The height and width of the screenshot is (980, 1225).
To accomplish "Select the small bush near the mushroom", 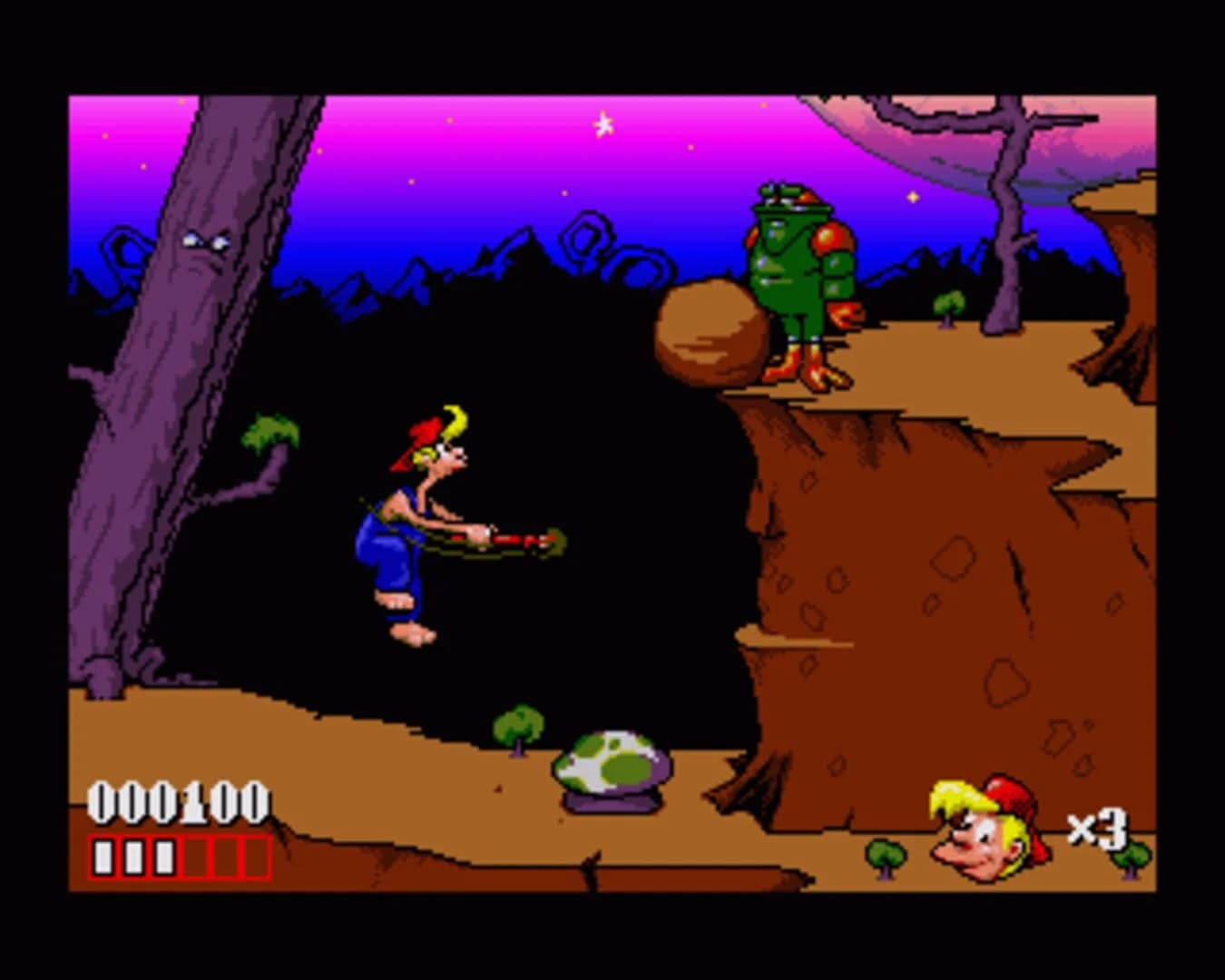I will (x=517, y=726).
